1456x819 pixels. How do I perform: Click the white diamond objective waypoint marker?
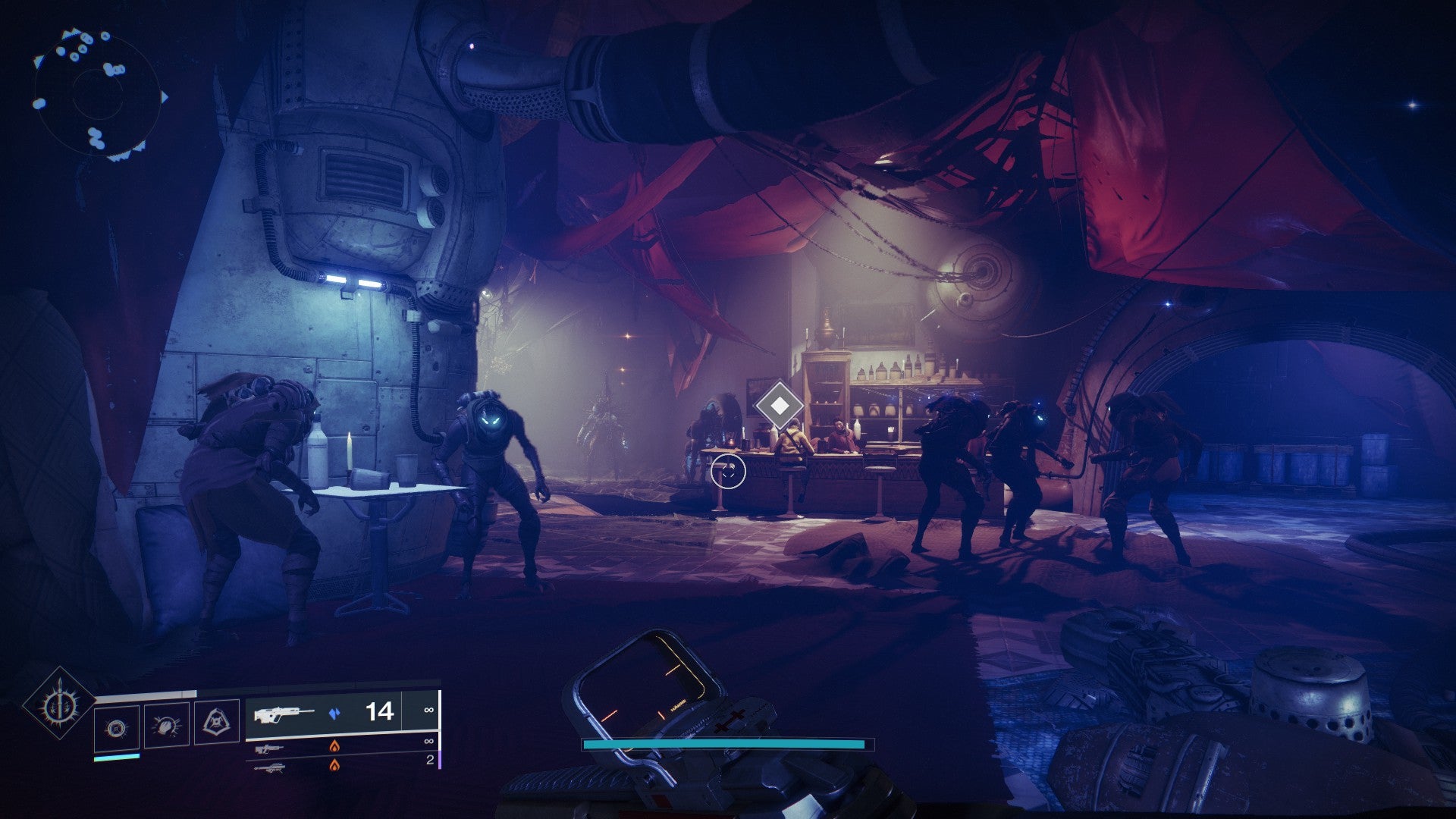pyautogui.click(x=779, y=406)
